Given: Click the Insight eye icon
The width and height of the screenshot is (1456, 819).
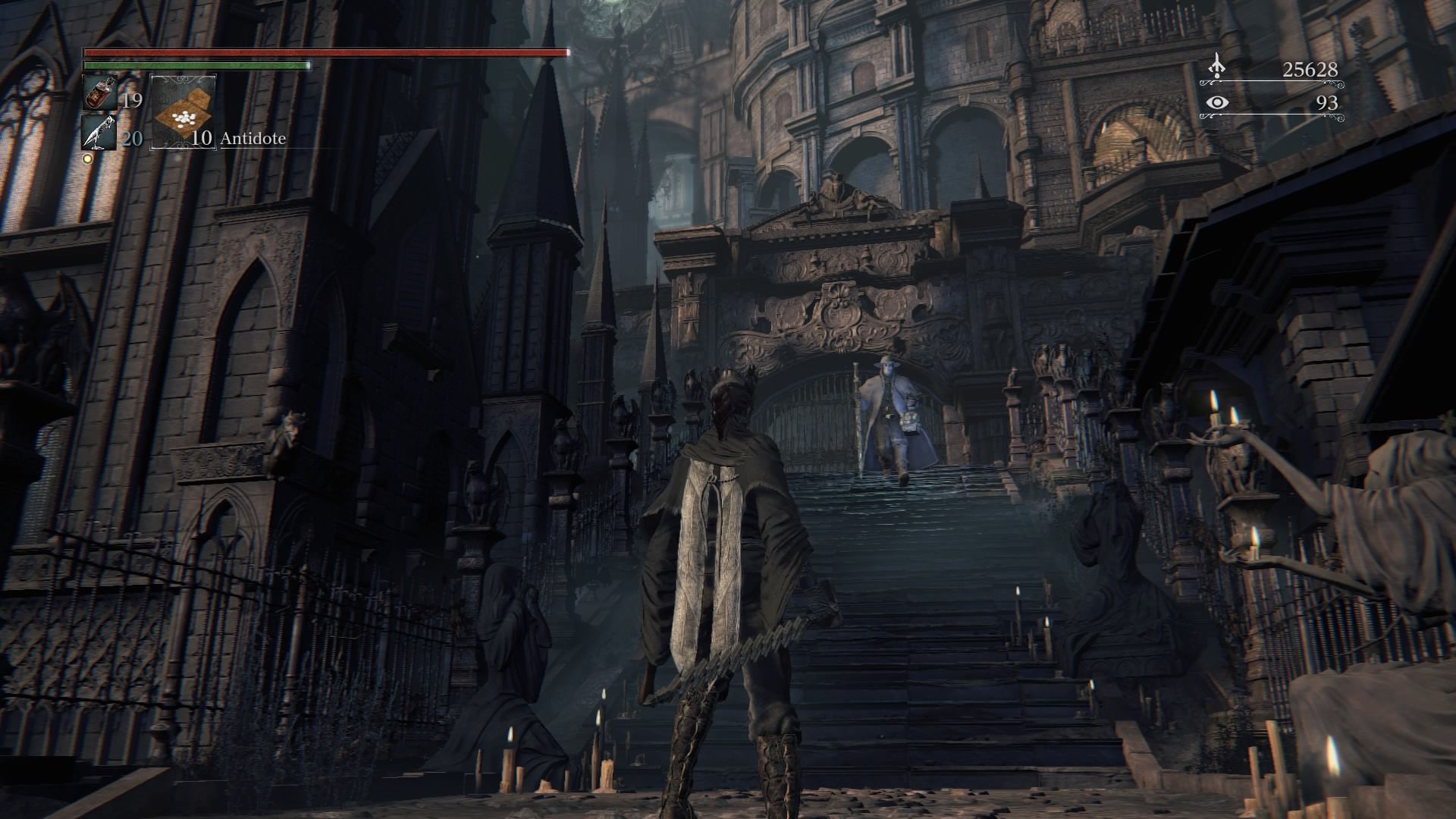Looking at the screenshot, I should pyautogui.click(x=1217, y=103).
